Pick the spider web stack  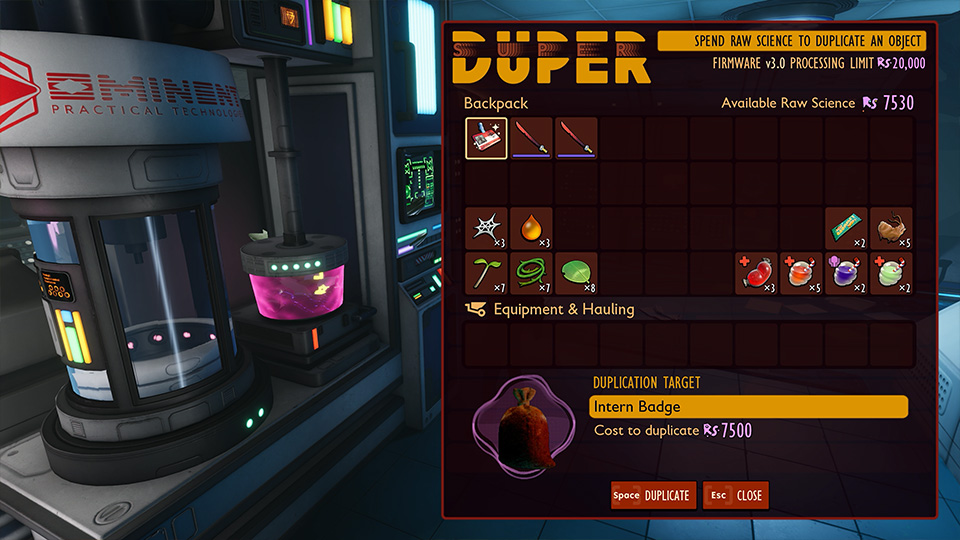486,228
